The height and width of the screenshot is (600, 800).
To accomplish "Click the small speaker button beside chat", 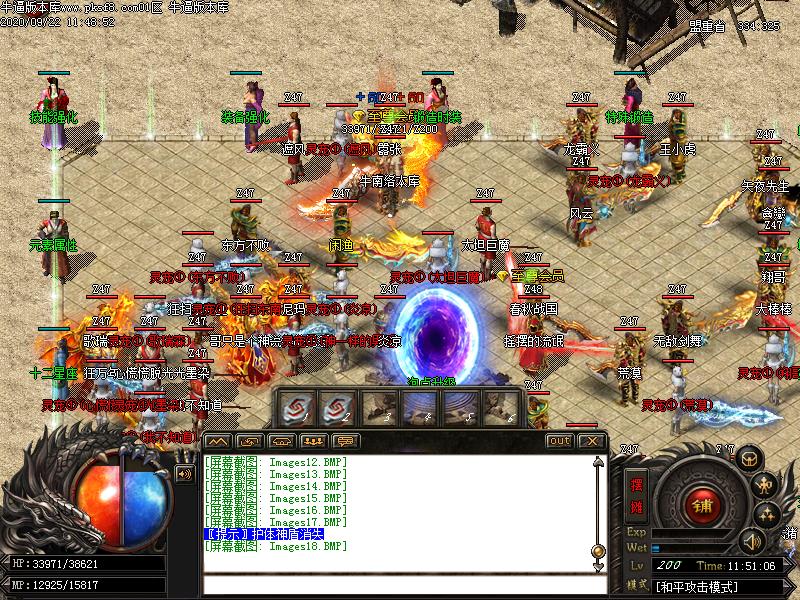I will (184, 474).
